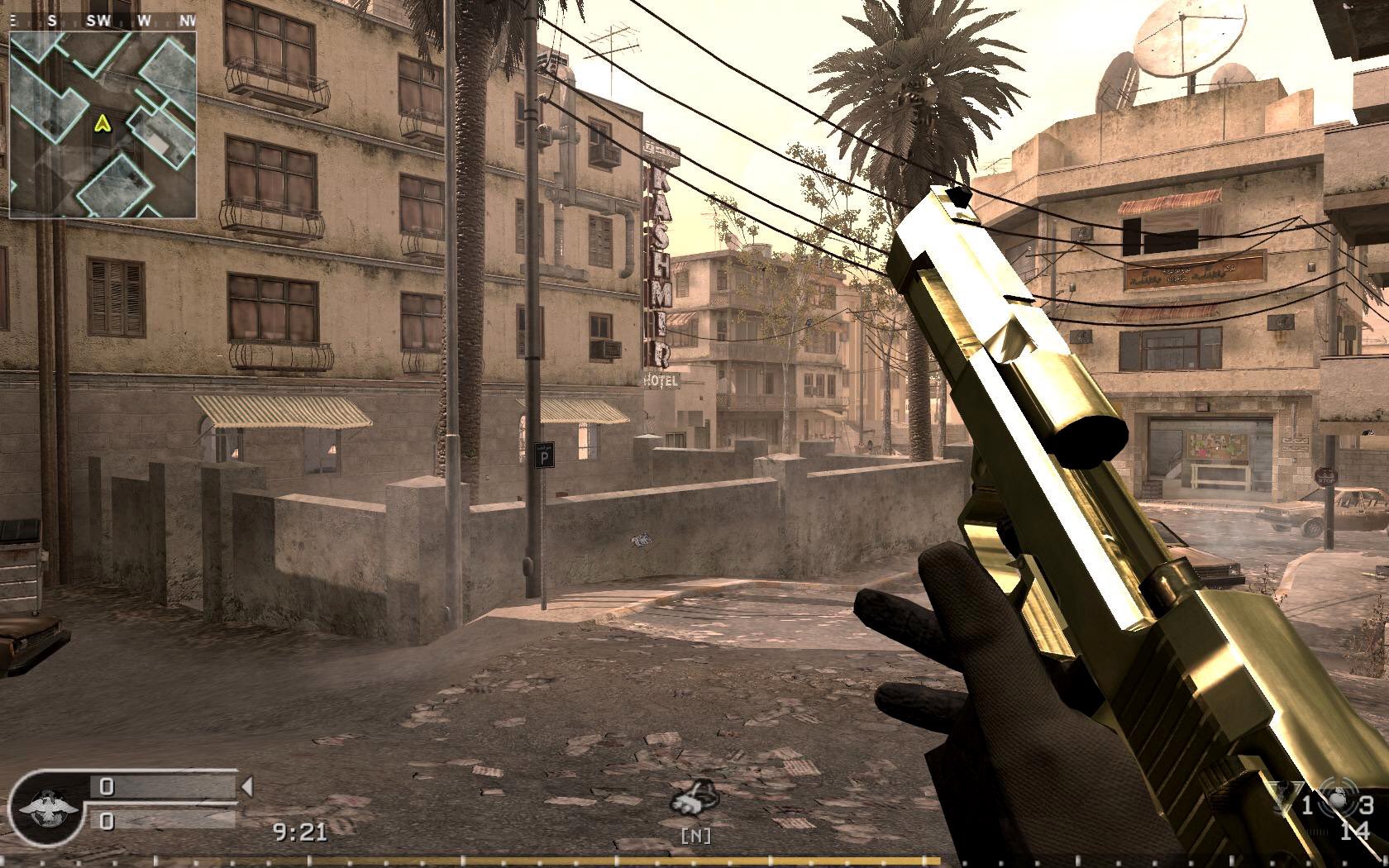The image size is (1389, 868).
Task: Select the Marines team emblem on the scoreboard
Action: (48, 806)
